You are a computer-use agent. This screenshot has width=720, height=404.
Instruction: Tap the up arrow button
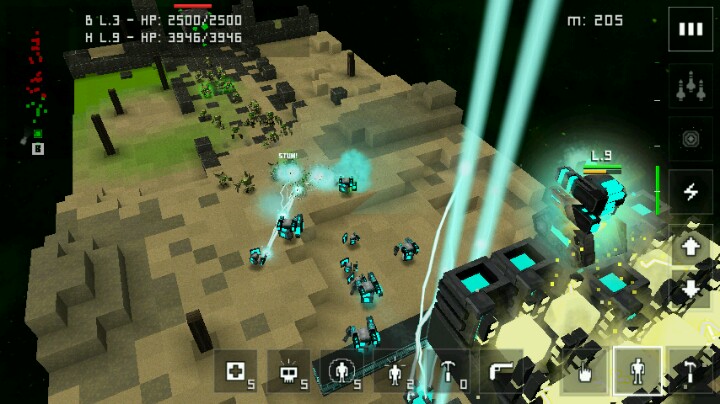coord(690,246)
